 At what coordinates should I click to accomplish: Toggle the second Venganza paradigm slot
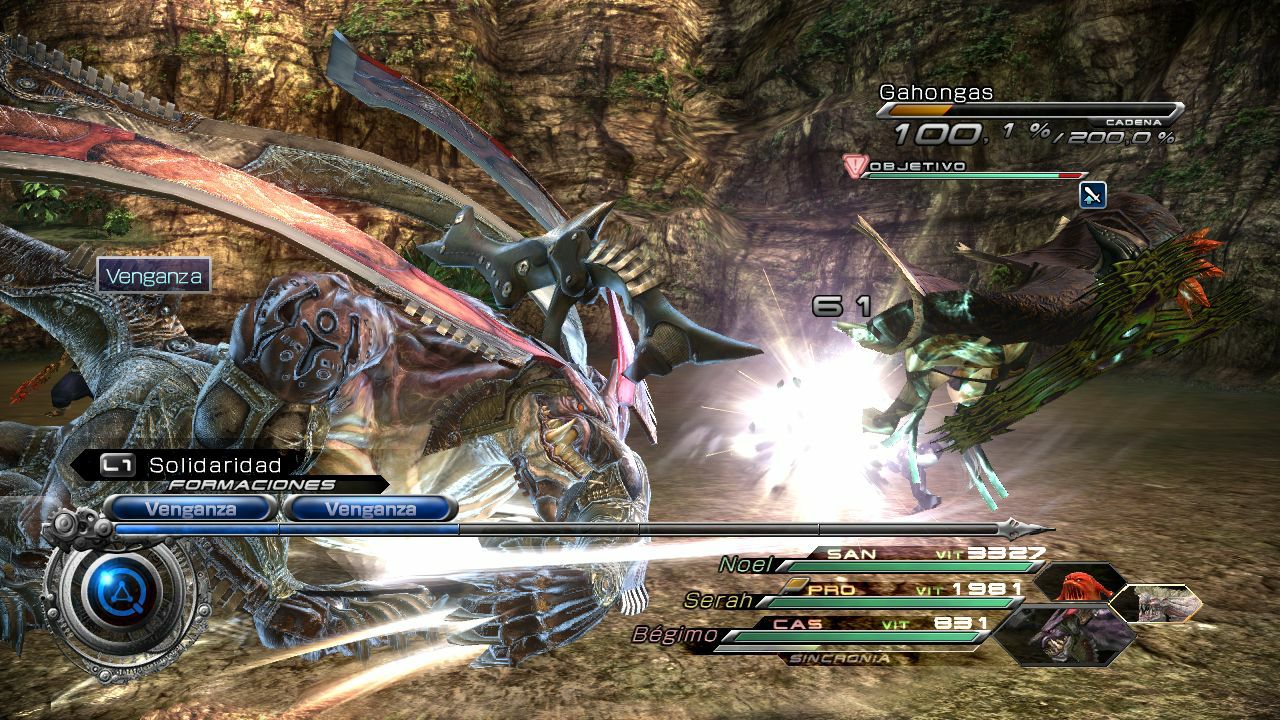click(372, 508)
